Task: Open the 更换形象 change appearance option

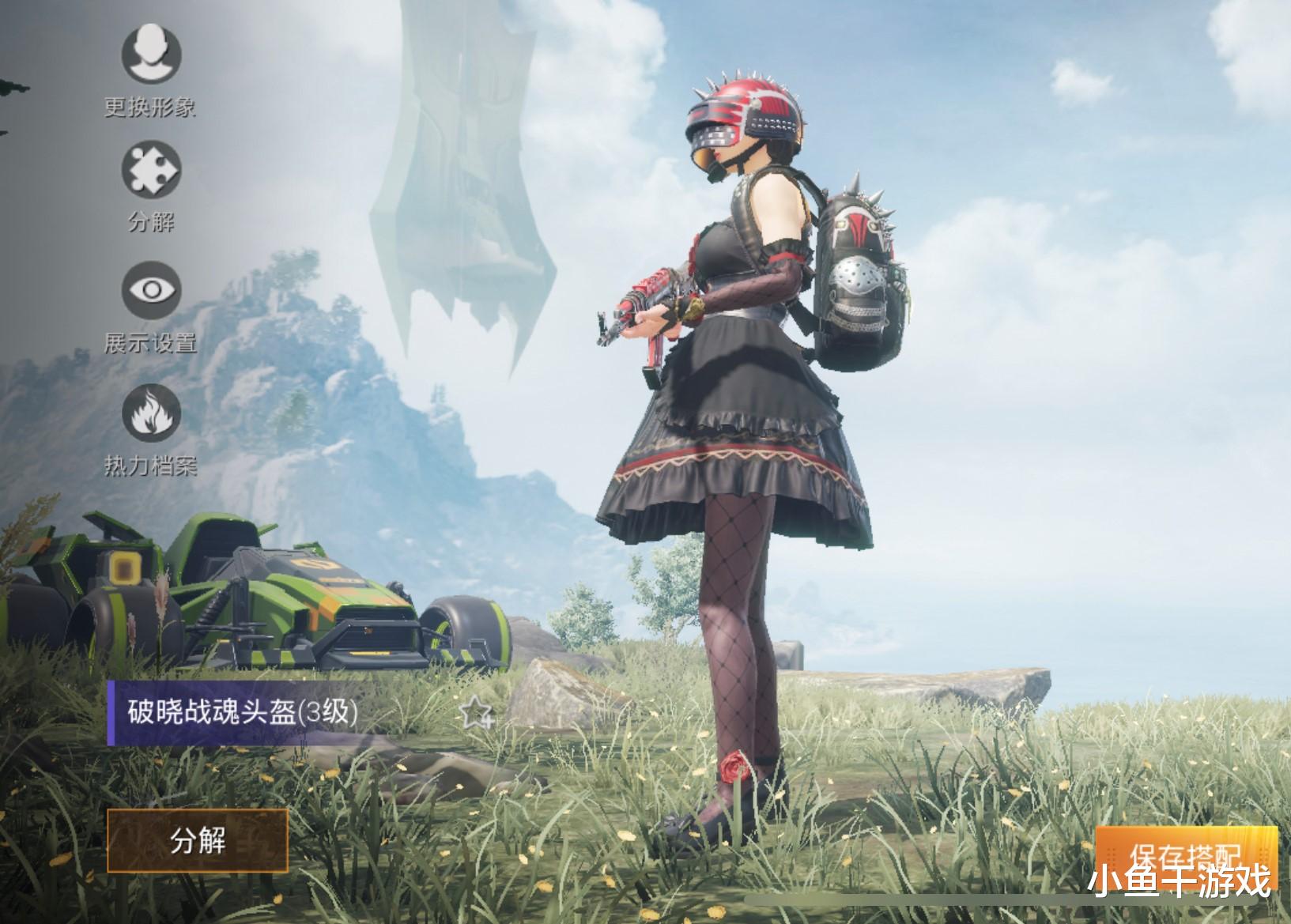Action: tap(150, 54)
